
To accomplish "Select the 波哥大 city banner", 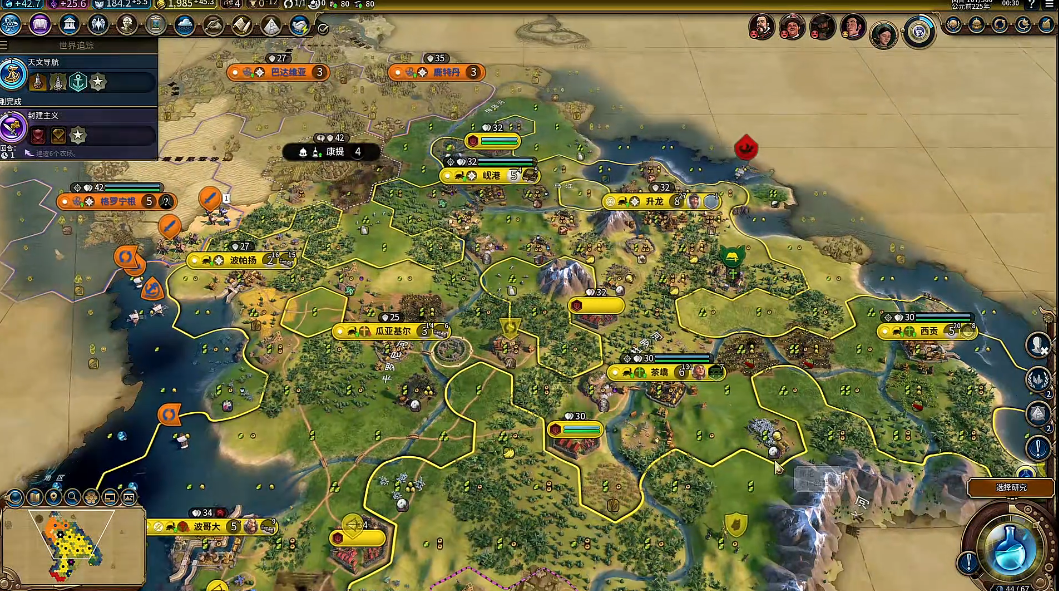I will pos(207,526).
